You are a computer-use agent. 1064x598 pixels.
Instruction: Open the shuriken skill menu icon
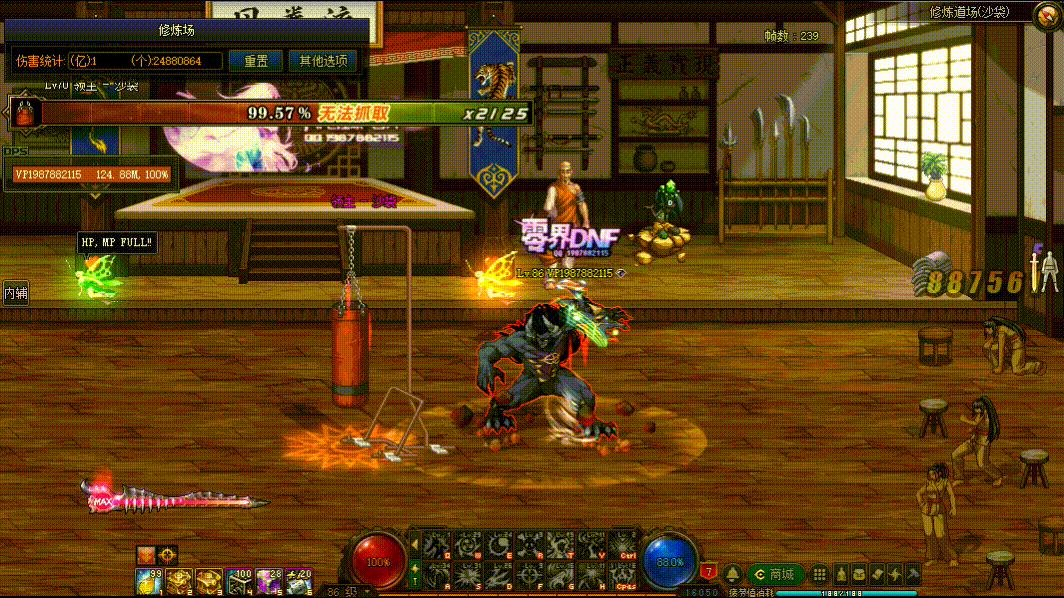895,574
